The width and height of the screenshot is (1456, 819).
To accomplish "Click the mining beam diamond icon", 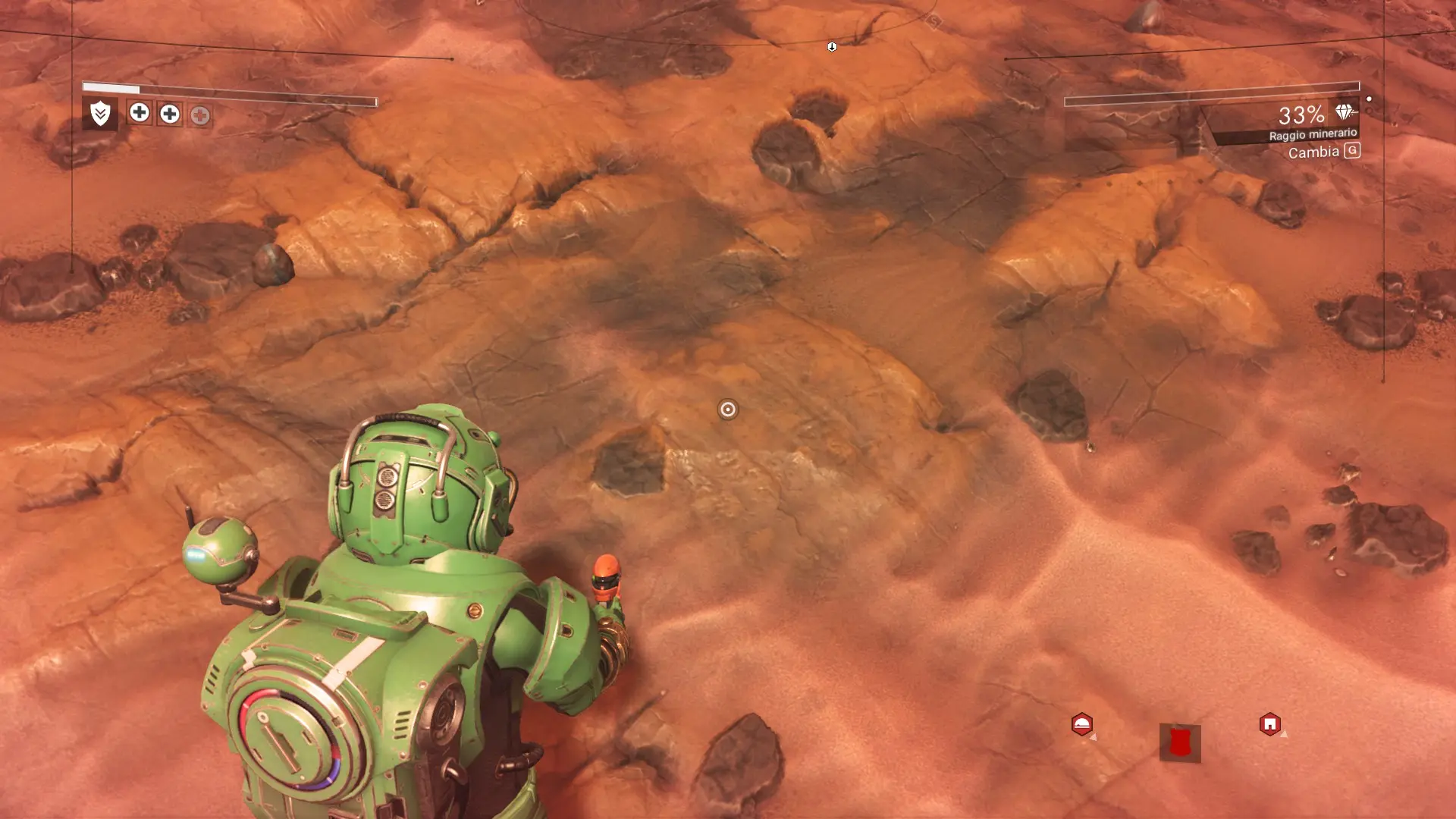I will tap(1345, 112).
